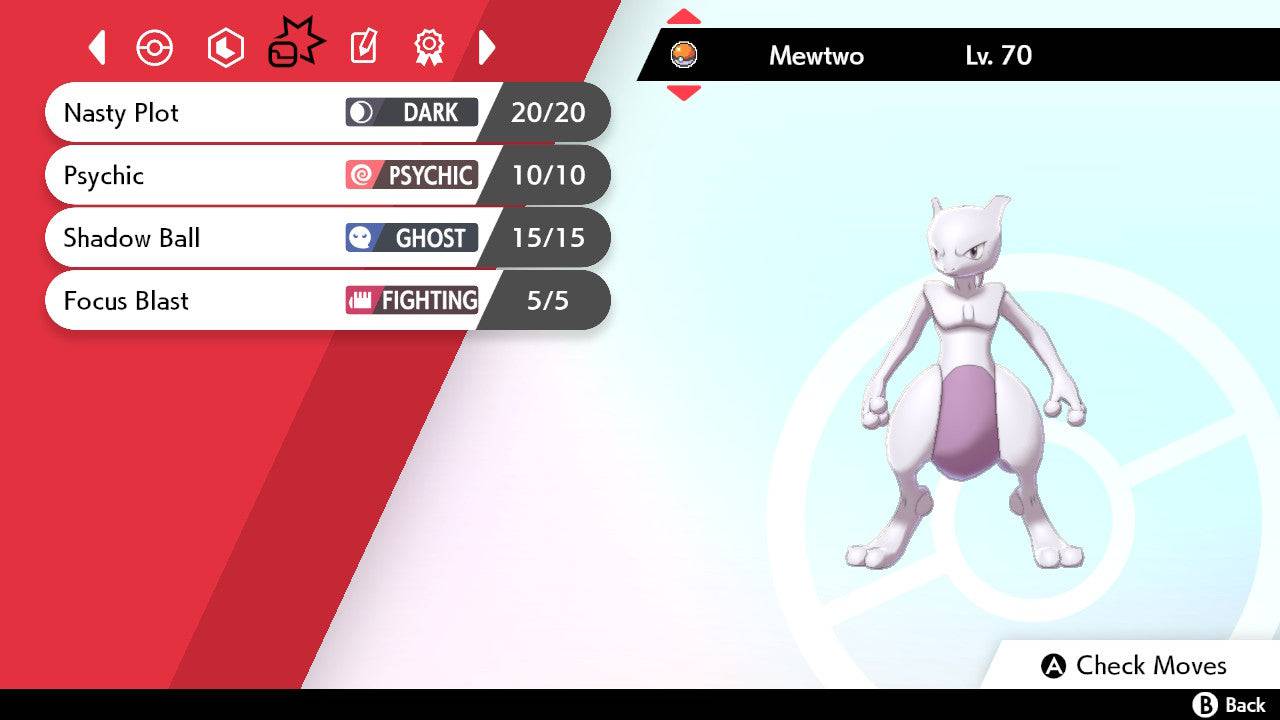Select the Pokéball summary tab icon

[x=155, y=47]
